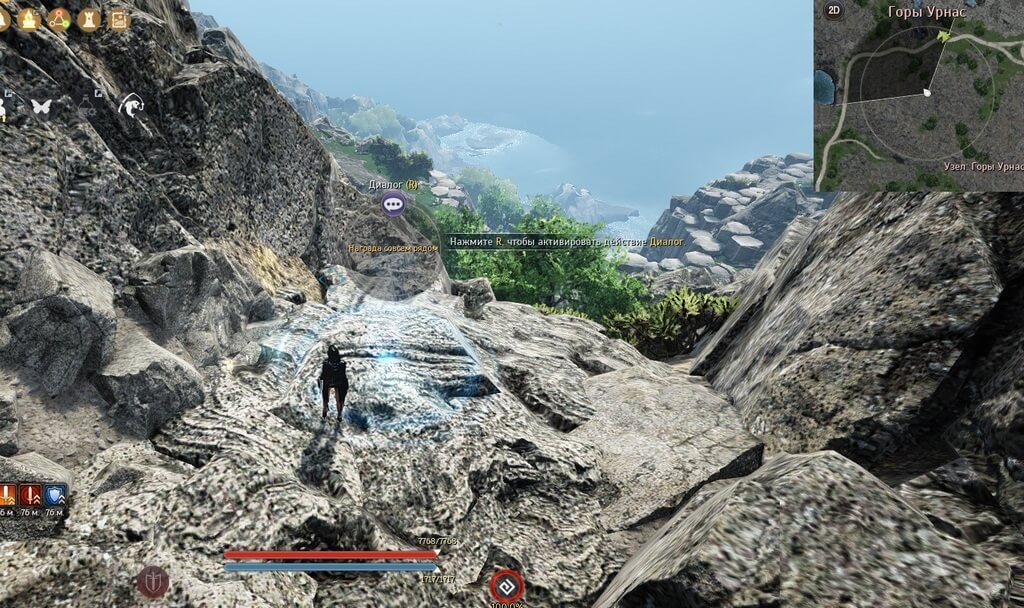
Task: Select the blue shield buff icon
Action: pyautogui.click(x=55, y=494)
